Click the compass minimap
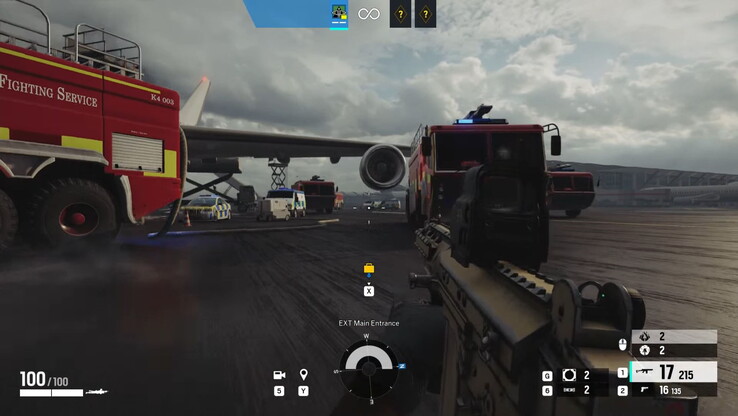This screenshot has height=416, width=738. tap(368, 367)
